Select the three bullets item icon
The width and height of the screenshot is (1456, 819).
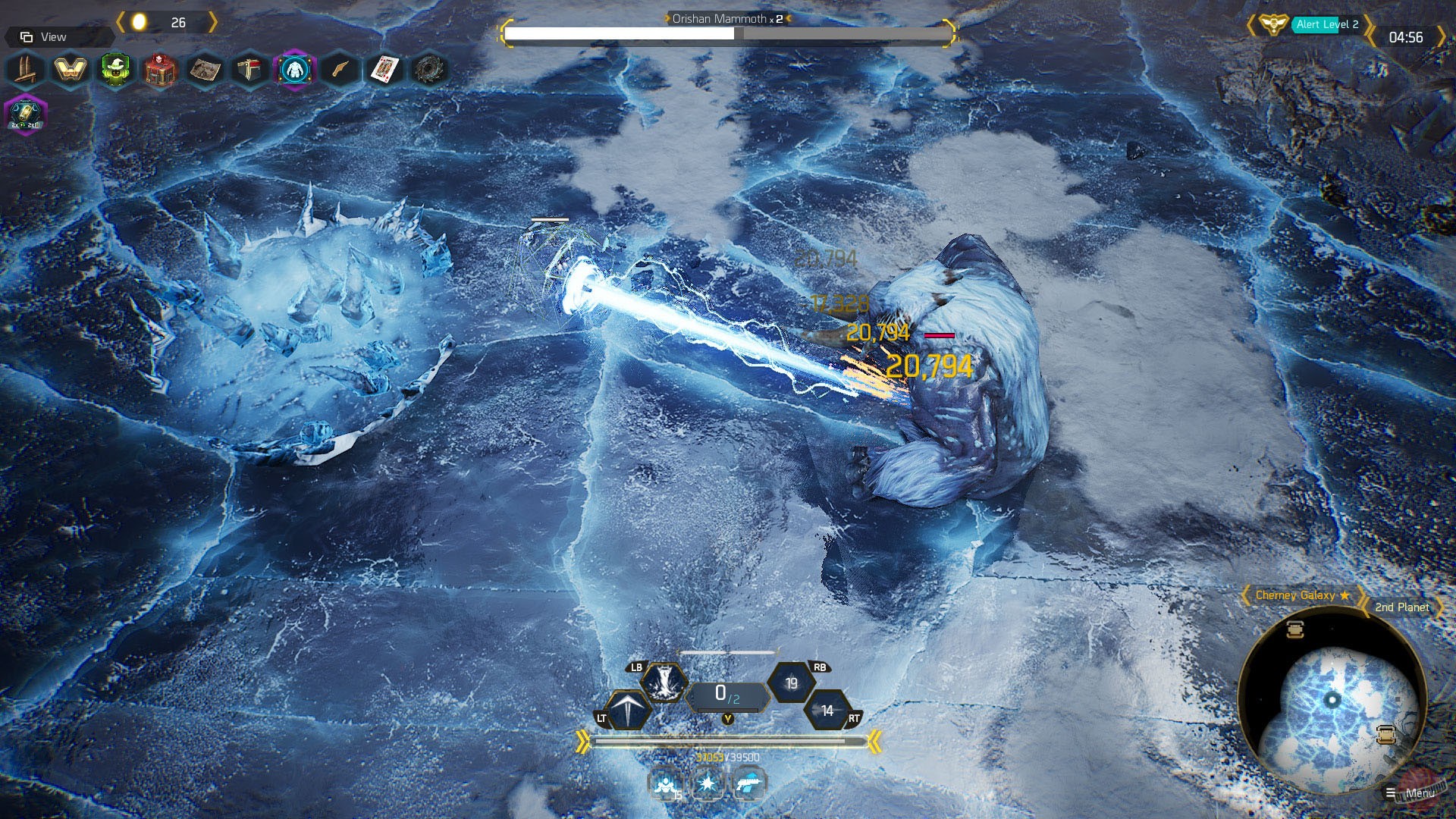click(x=25, y=70)
